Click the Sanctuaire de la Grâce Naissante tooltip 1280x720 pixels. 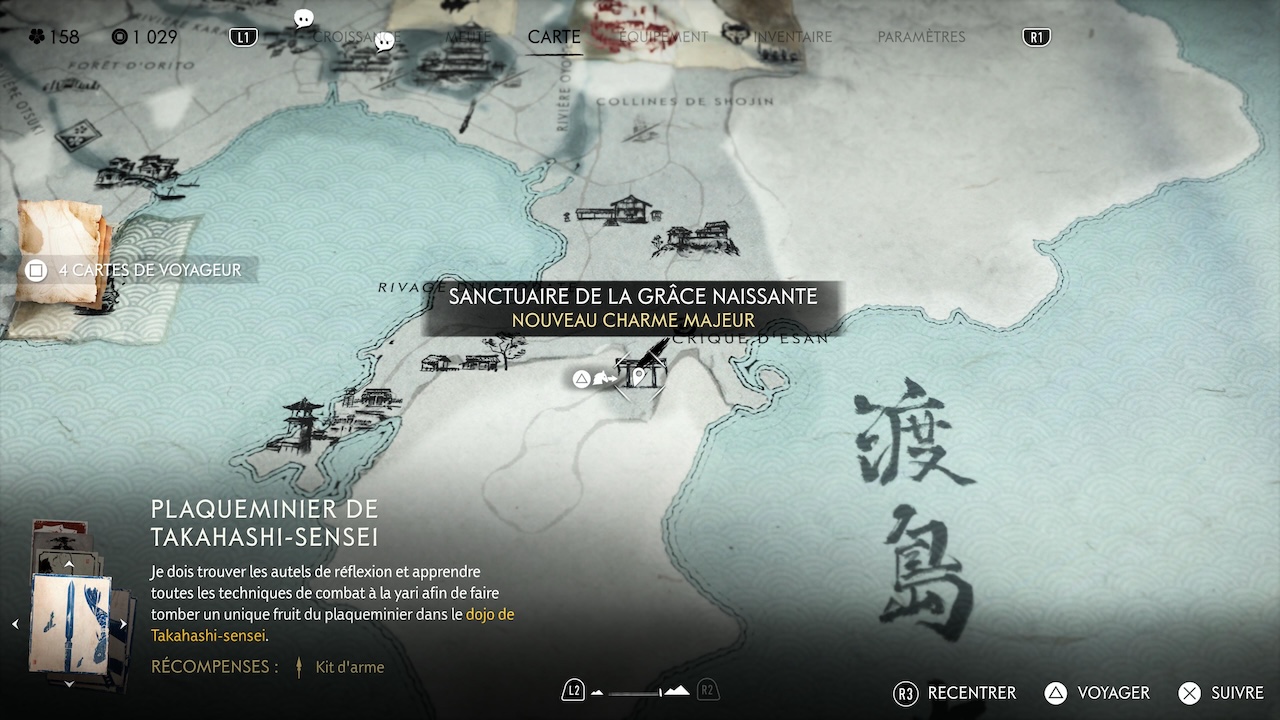(633, 307)
